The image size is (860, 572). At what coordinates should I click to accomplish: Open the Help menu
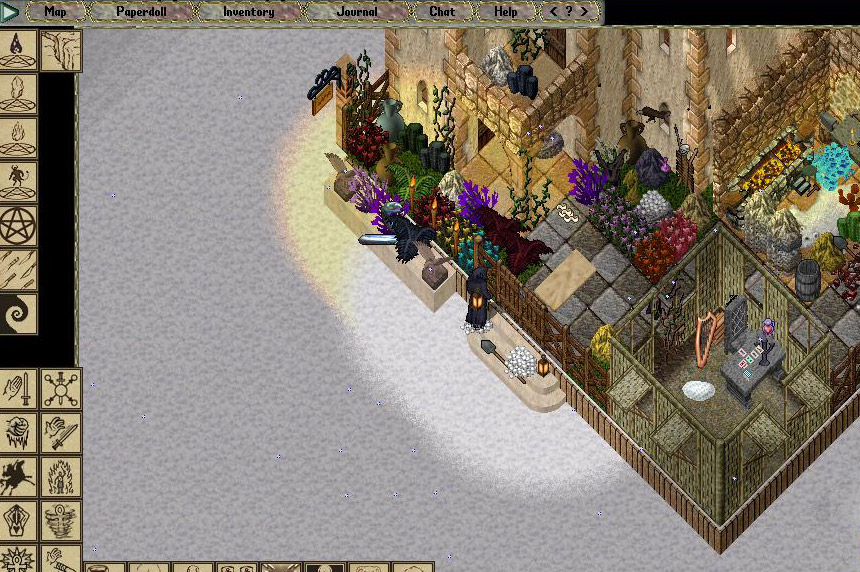506,12
